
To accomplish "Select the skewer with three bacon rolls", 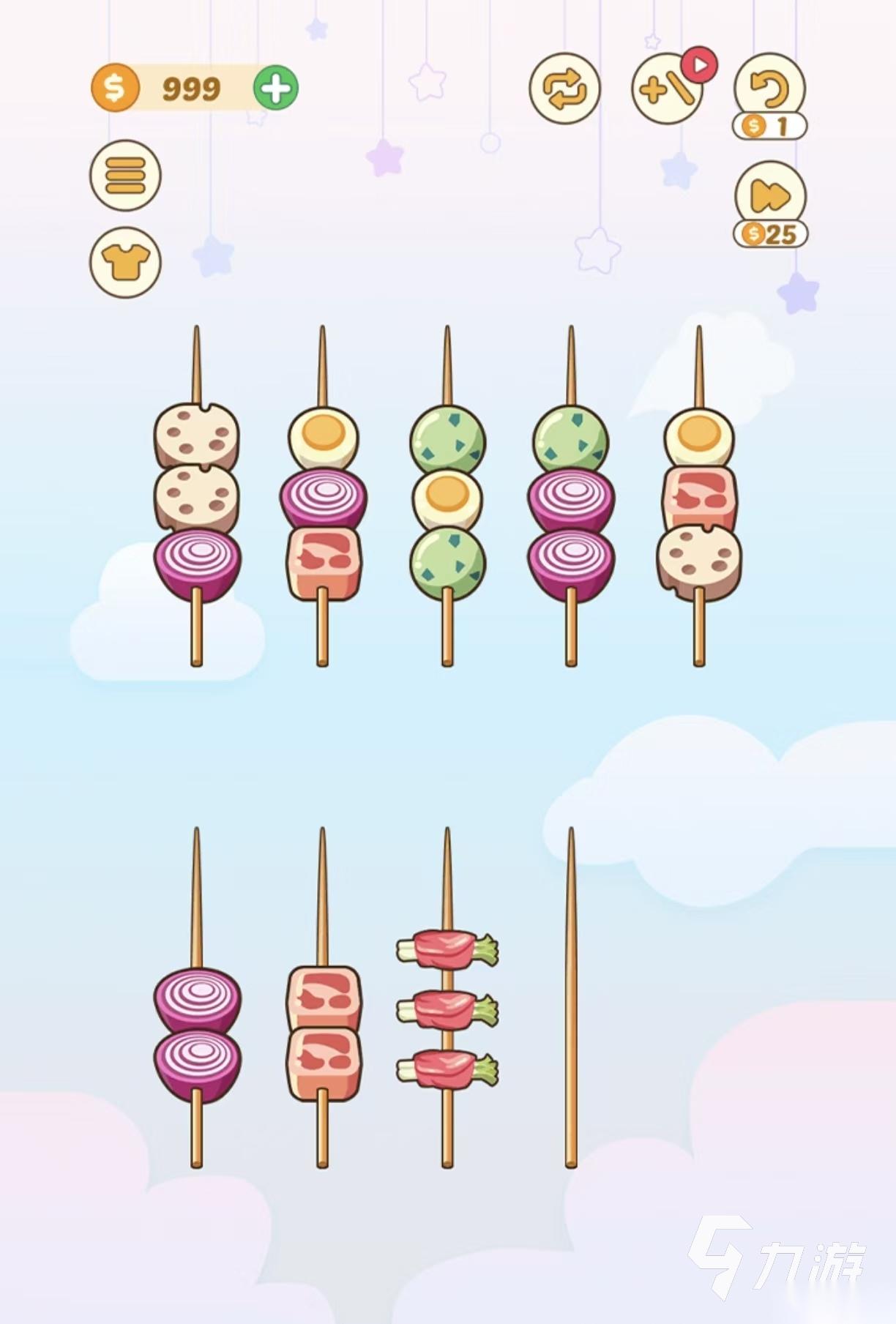I will (447, 1010).
